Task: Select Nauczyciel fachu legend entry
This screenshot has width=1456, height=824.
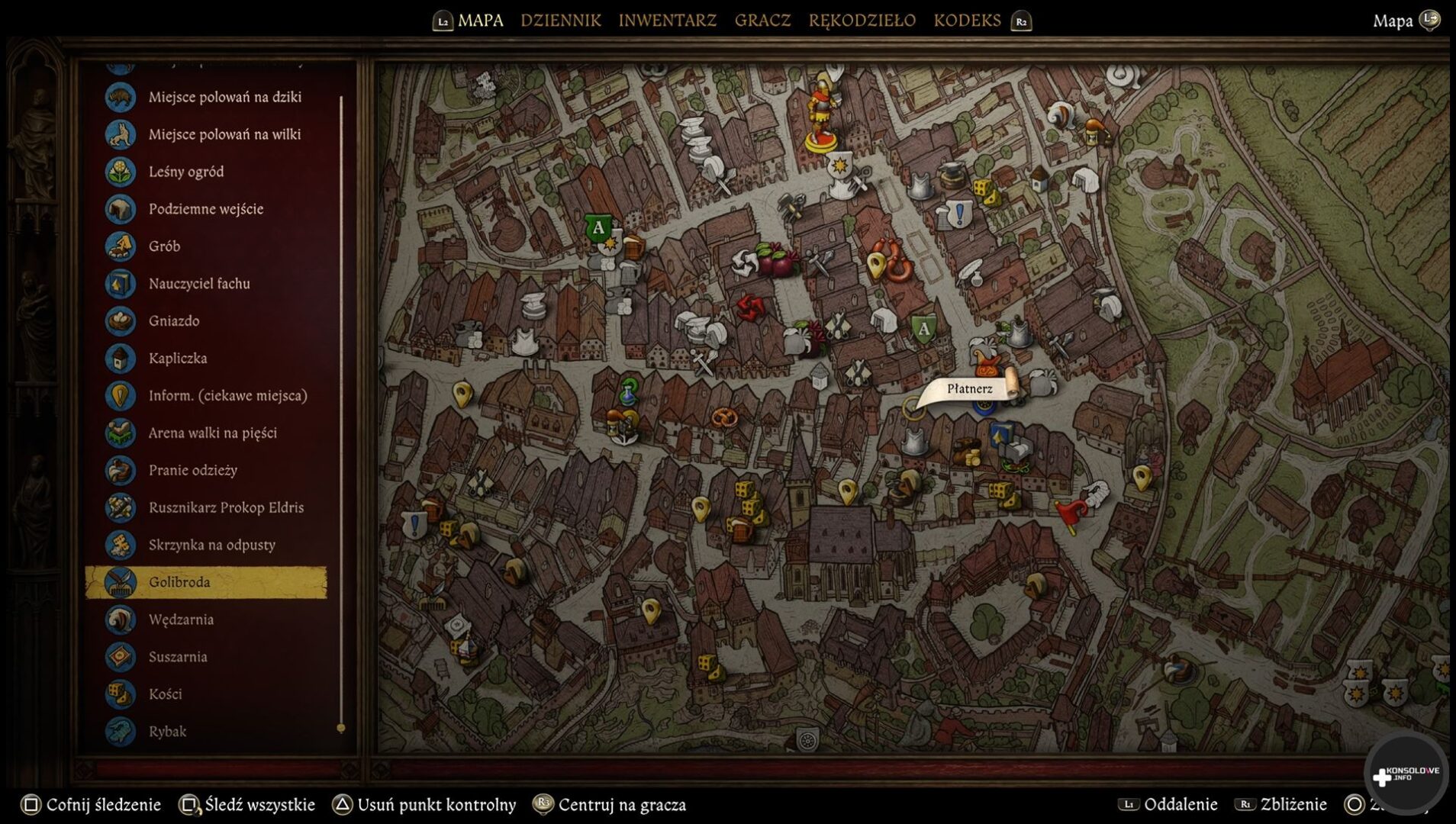Action: (199, 284)
